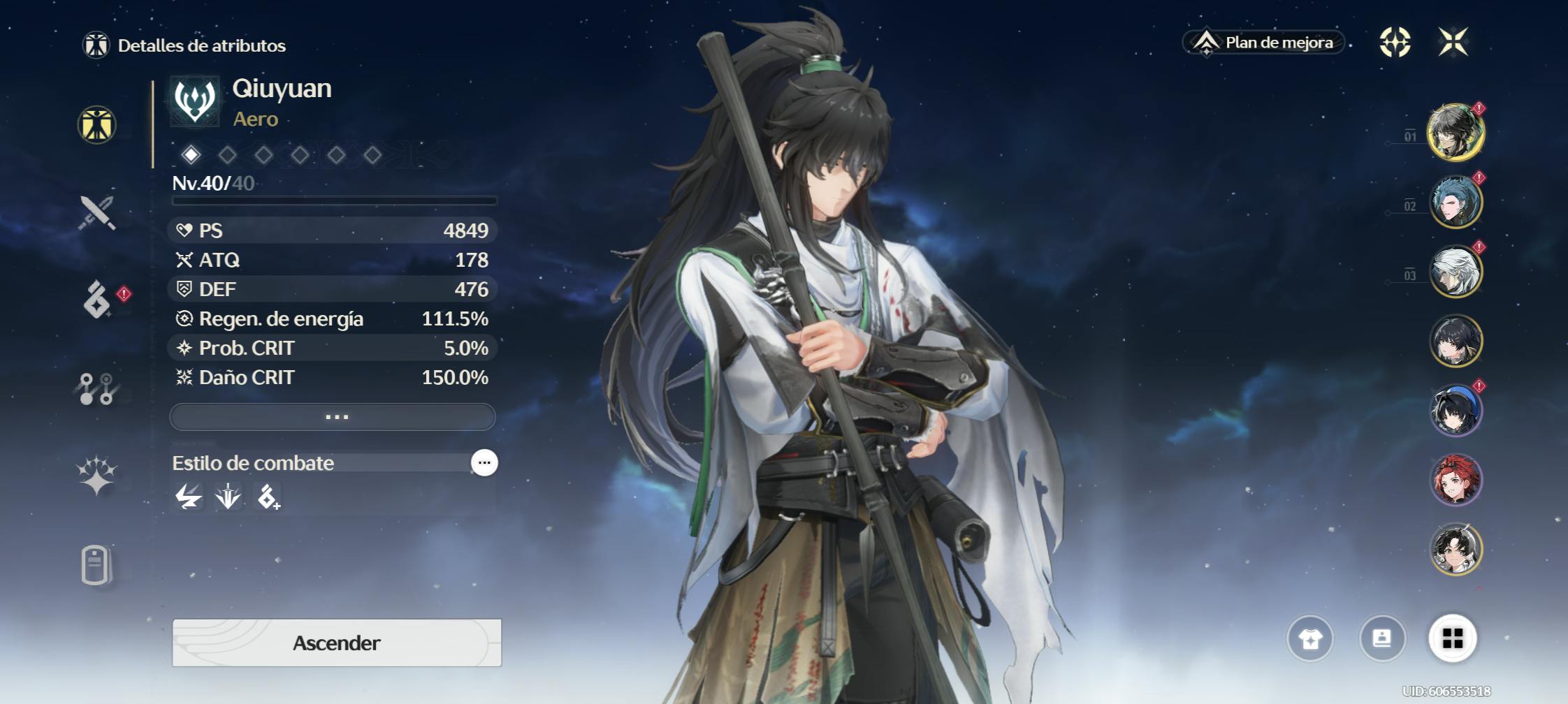Open the Plan de mejora upgrade planner
This screenshot has height=704, width=1568.
click(x=1265, y=43)
